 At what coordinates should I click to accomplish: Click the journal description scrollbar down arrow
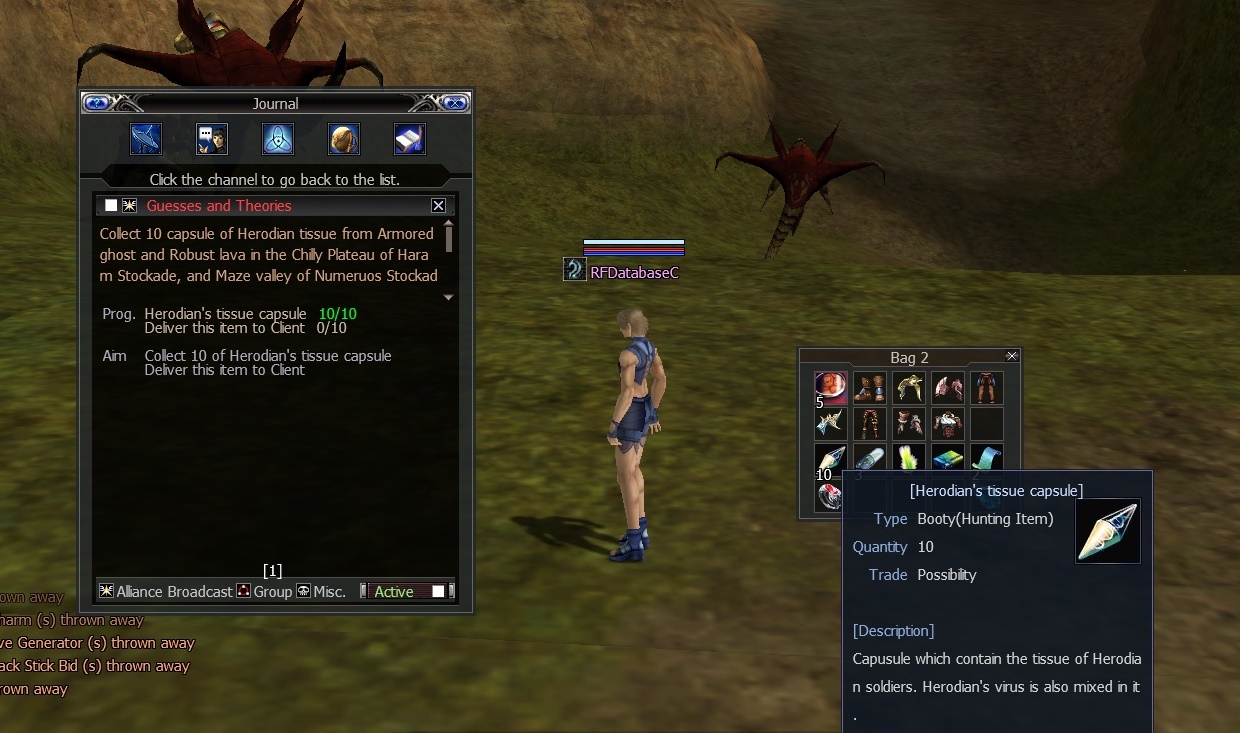click(448, 297)
